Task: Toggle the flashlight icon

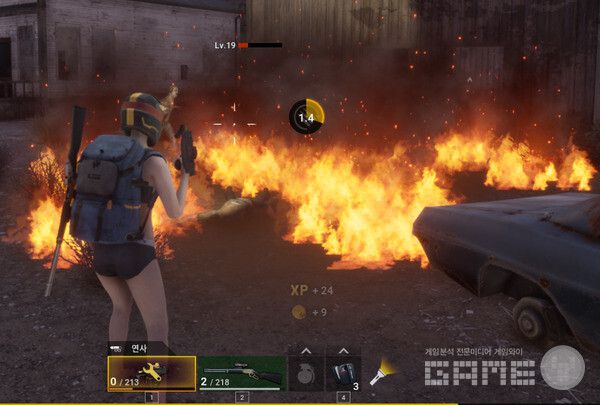Action: point(381,373)
